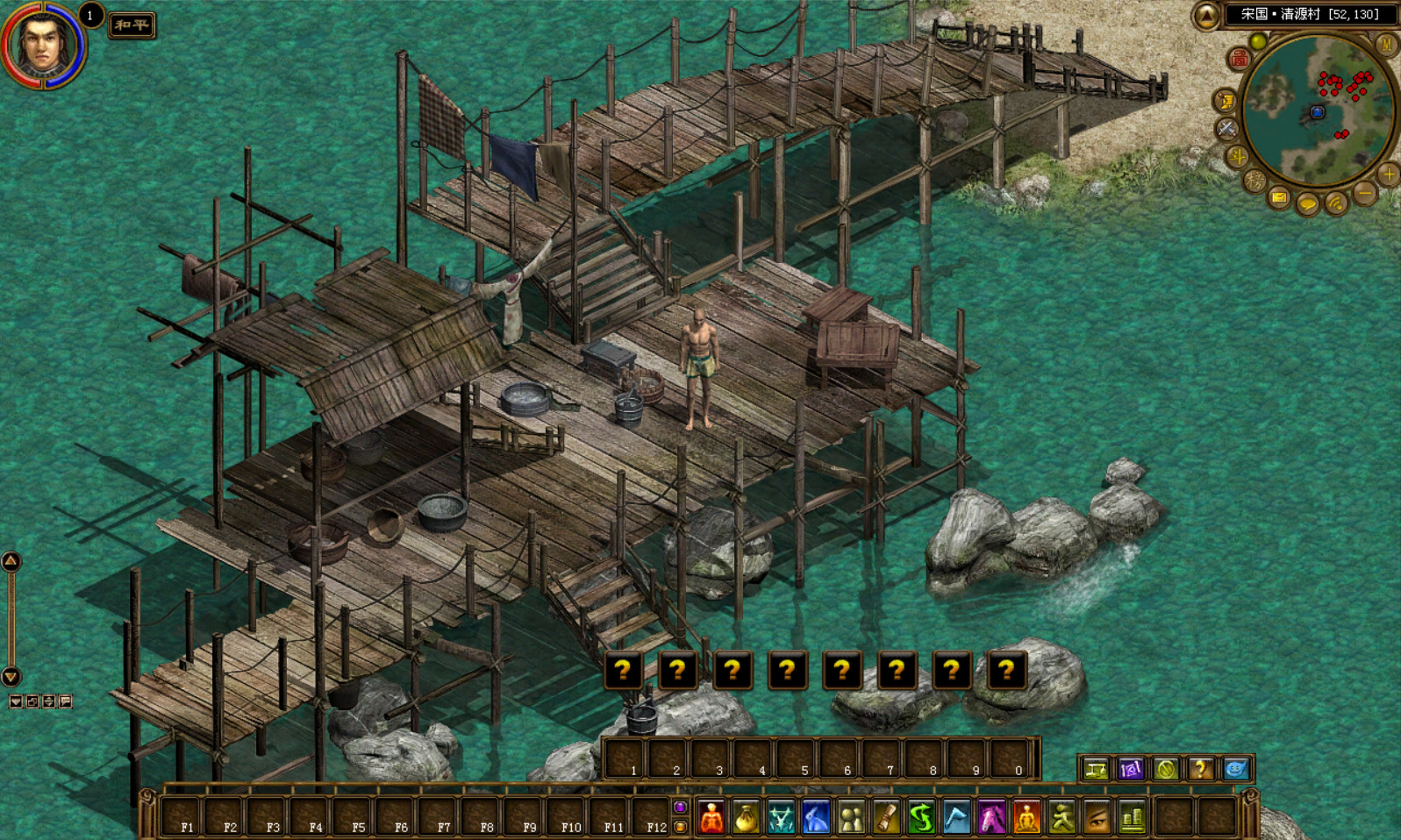The width and height of the screenshot is (1401, 840).
Task: Open the character icon with orange figure
Action: (711, 818)
